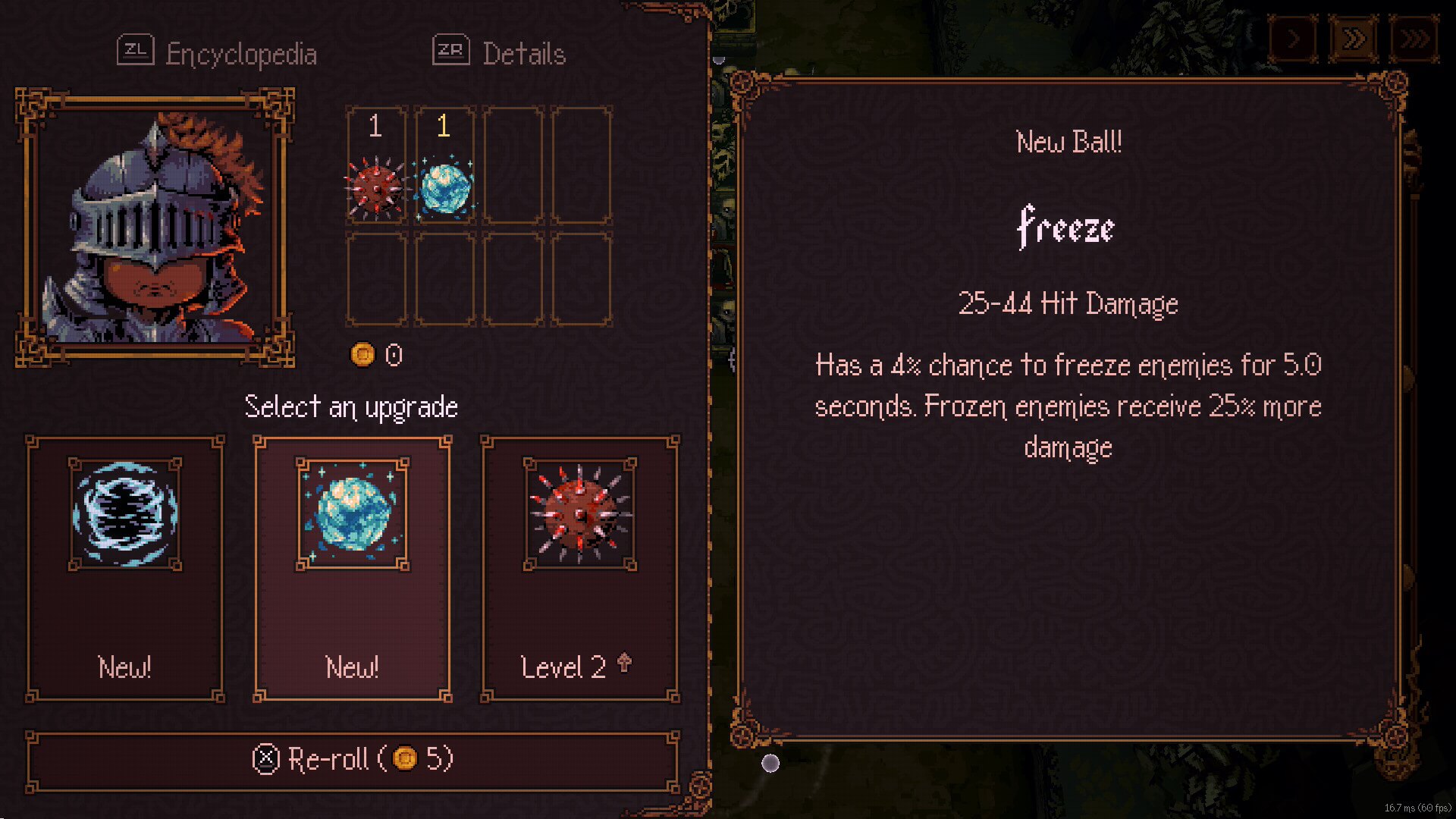Select the Freeze ball upgrade card
Viewport: 1456px width, 819px height.
(x=353, y=568)
